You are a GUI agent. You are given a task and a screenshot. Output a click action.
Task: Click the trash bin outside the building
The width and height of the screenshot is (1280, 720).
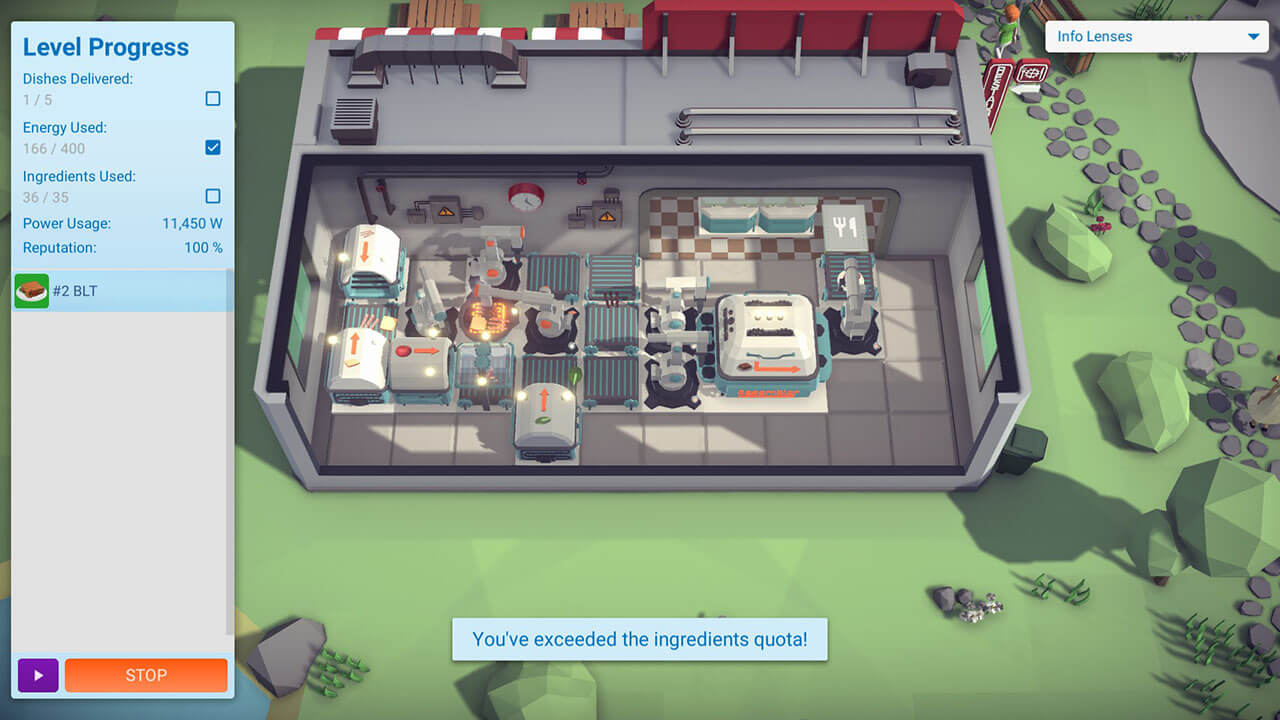(x=1022, y=450)
